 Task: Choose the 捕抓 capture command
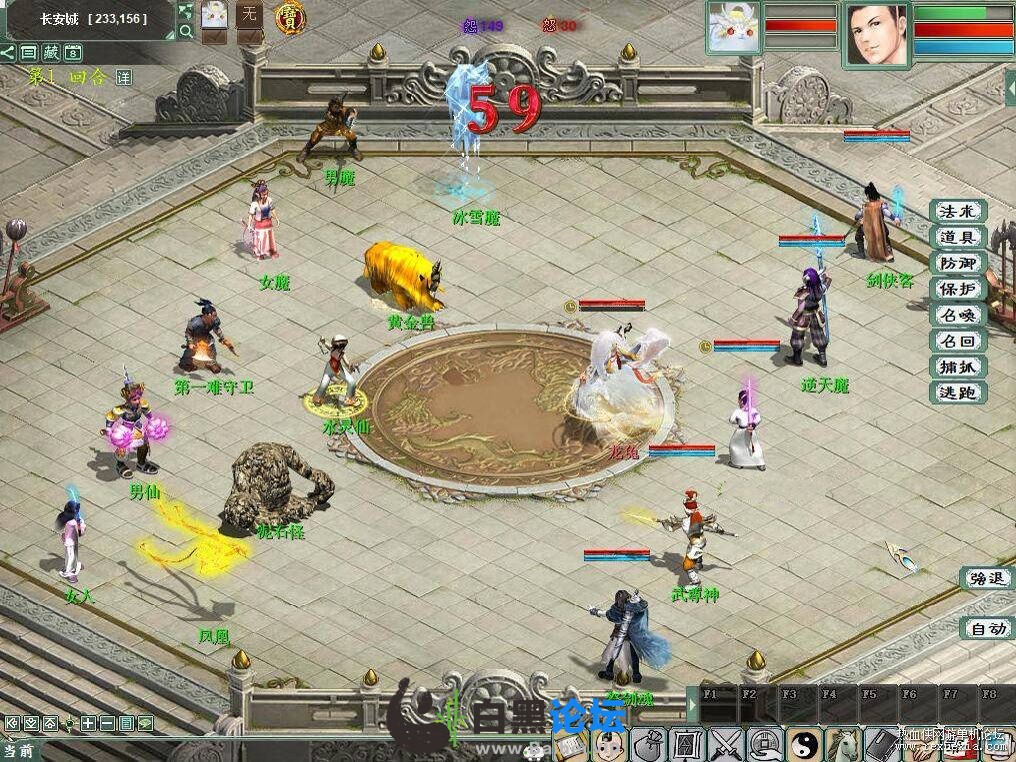click(x=958, y=367)
